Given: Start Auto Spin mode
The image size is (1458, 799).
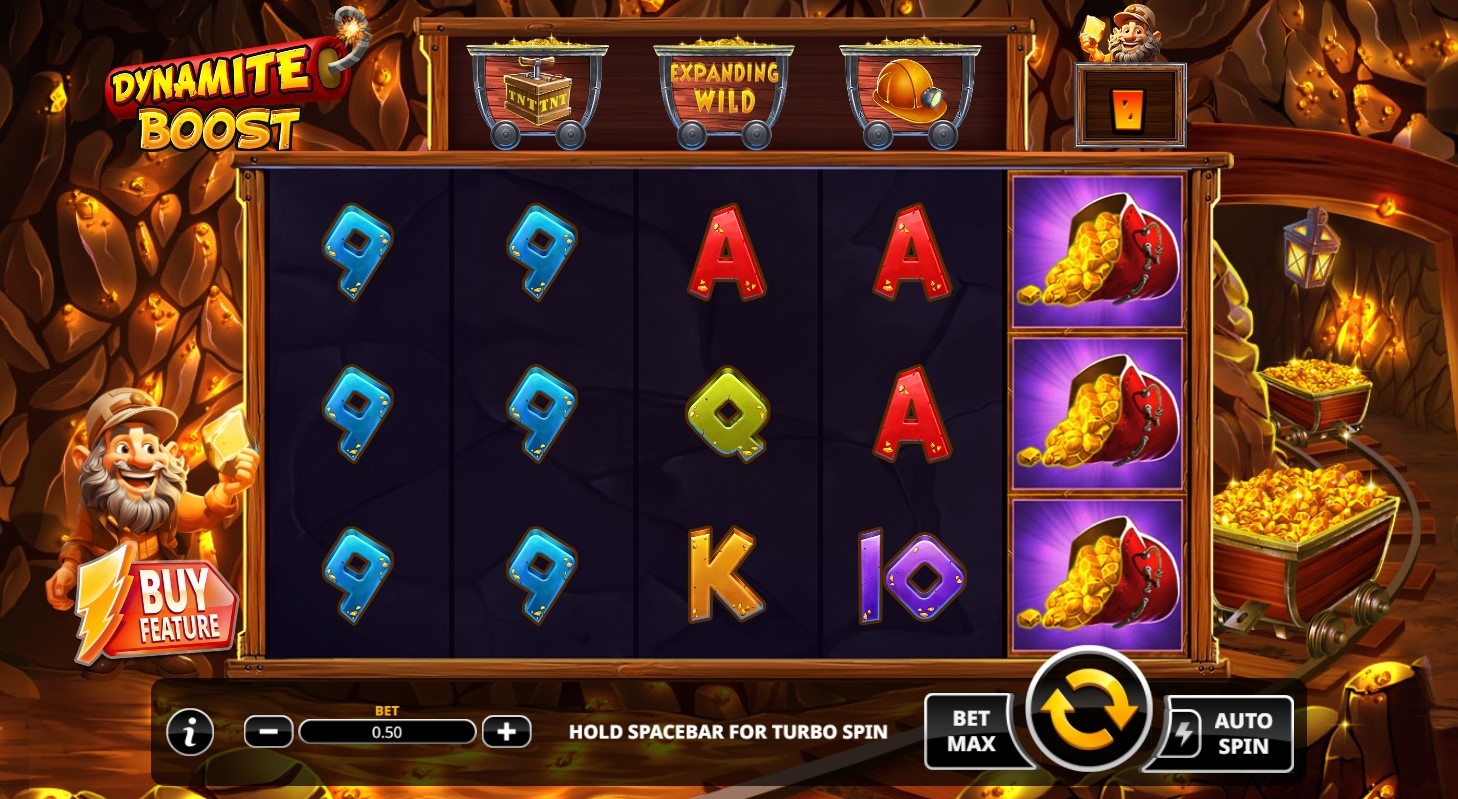Looking at the screenshot, I should [x=1229, y=733].
